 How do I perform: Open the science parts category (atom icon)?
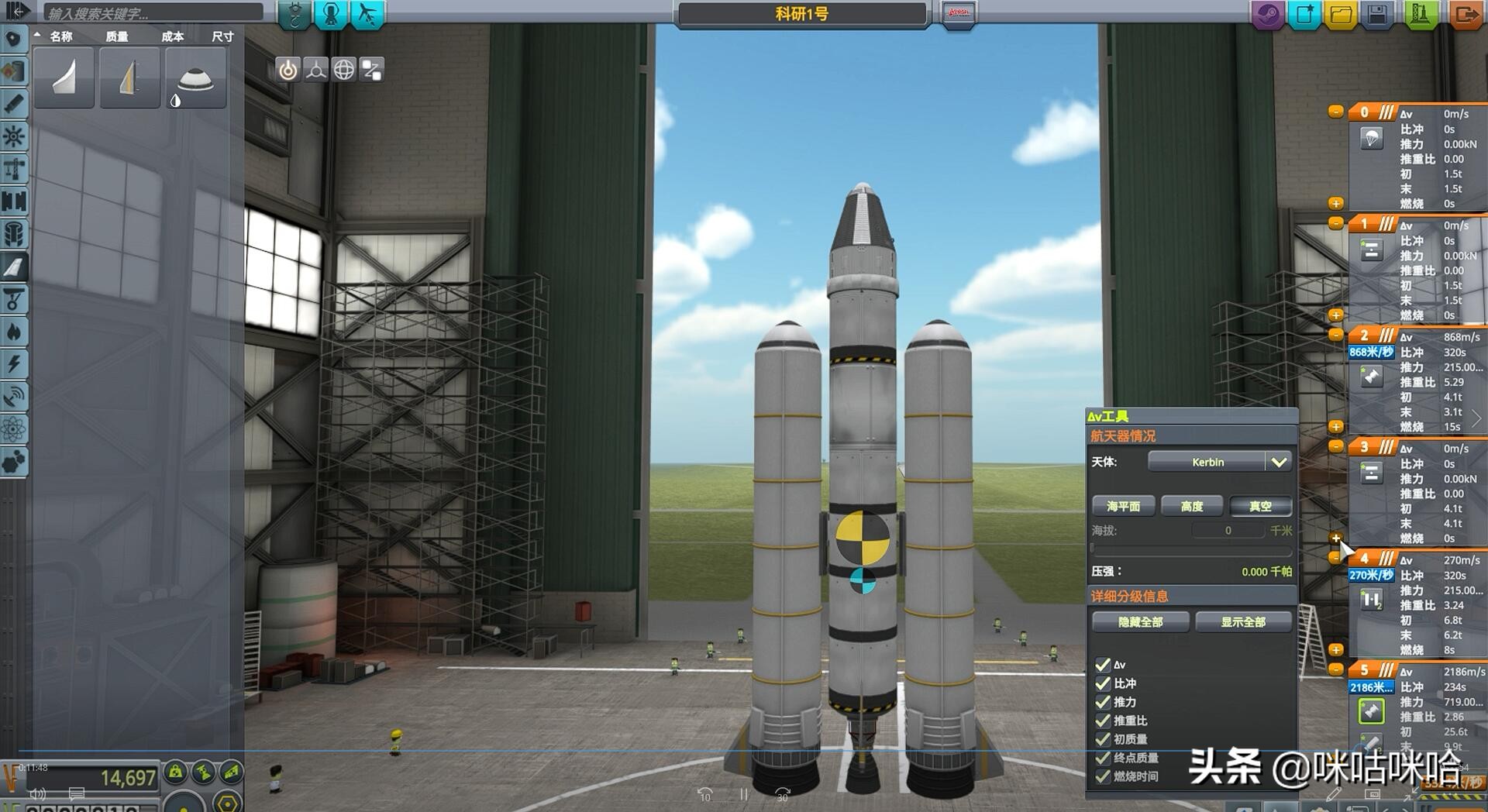14,428
